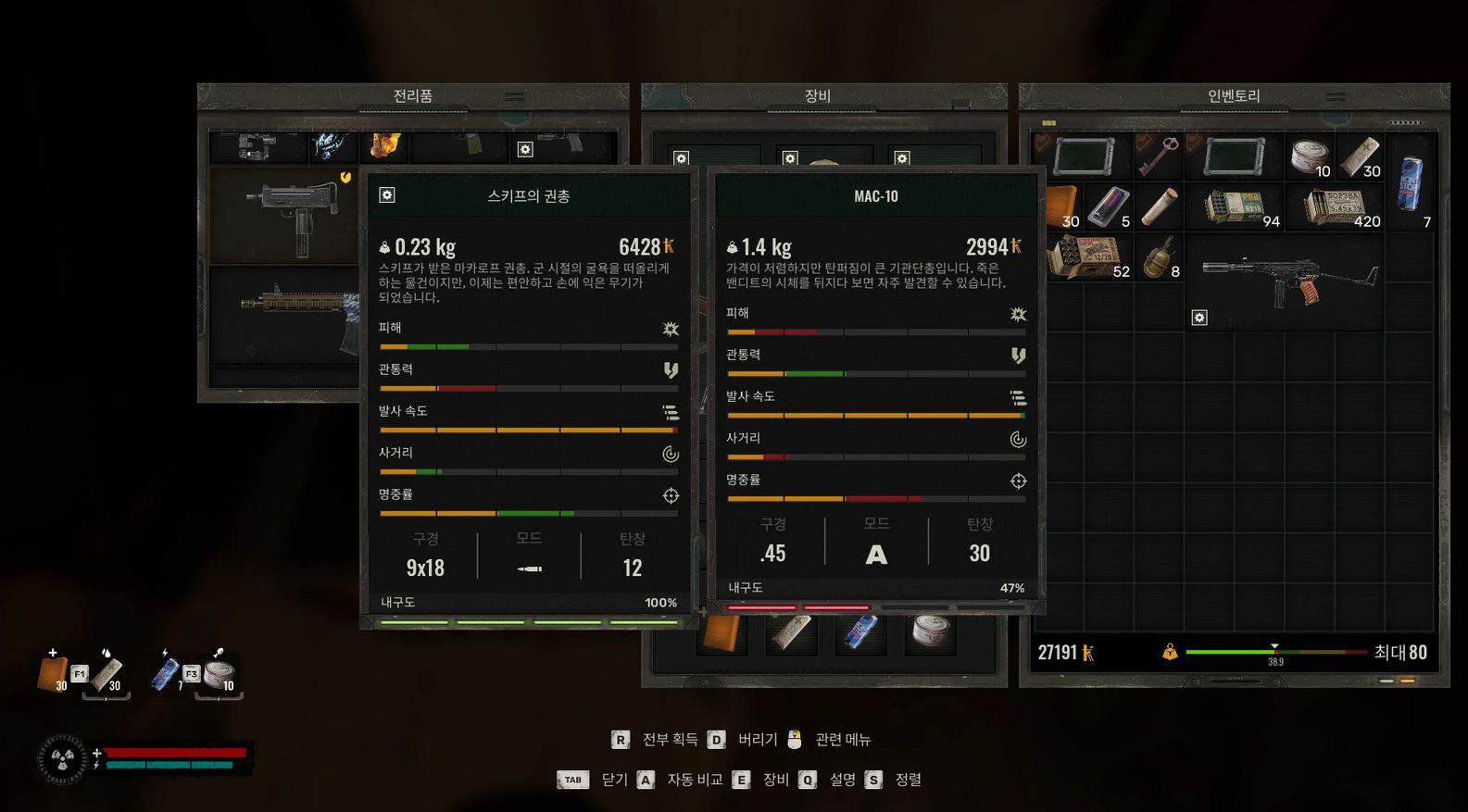Choose the canned food stack of 10
Image resolution: width=1468 pixels, height=812 pixels.
[1311, 156]
